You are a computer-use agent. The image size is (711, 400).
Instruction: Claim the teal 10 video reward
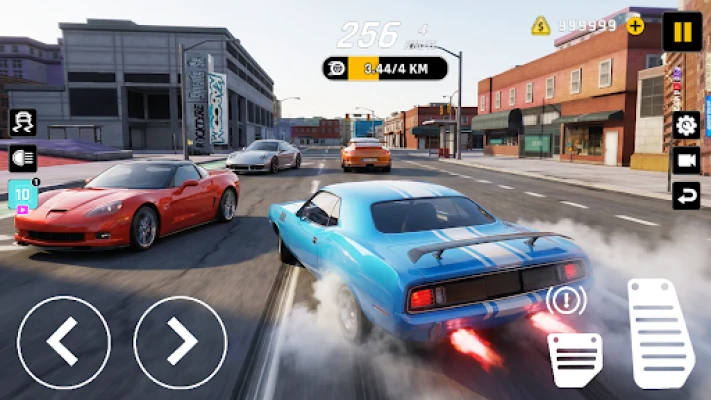(x=22, y=194)
